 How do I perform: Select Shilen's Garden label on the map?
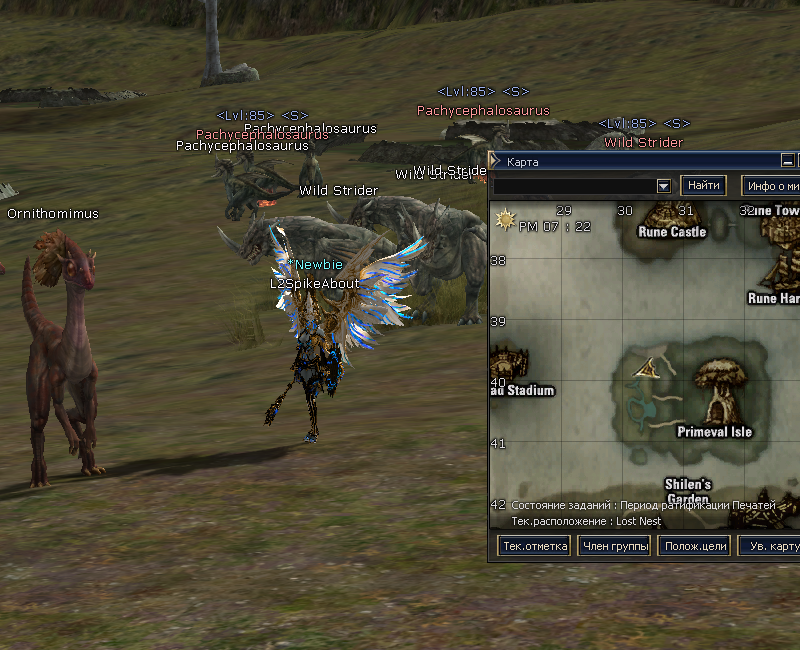687,491
